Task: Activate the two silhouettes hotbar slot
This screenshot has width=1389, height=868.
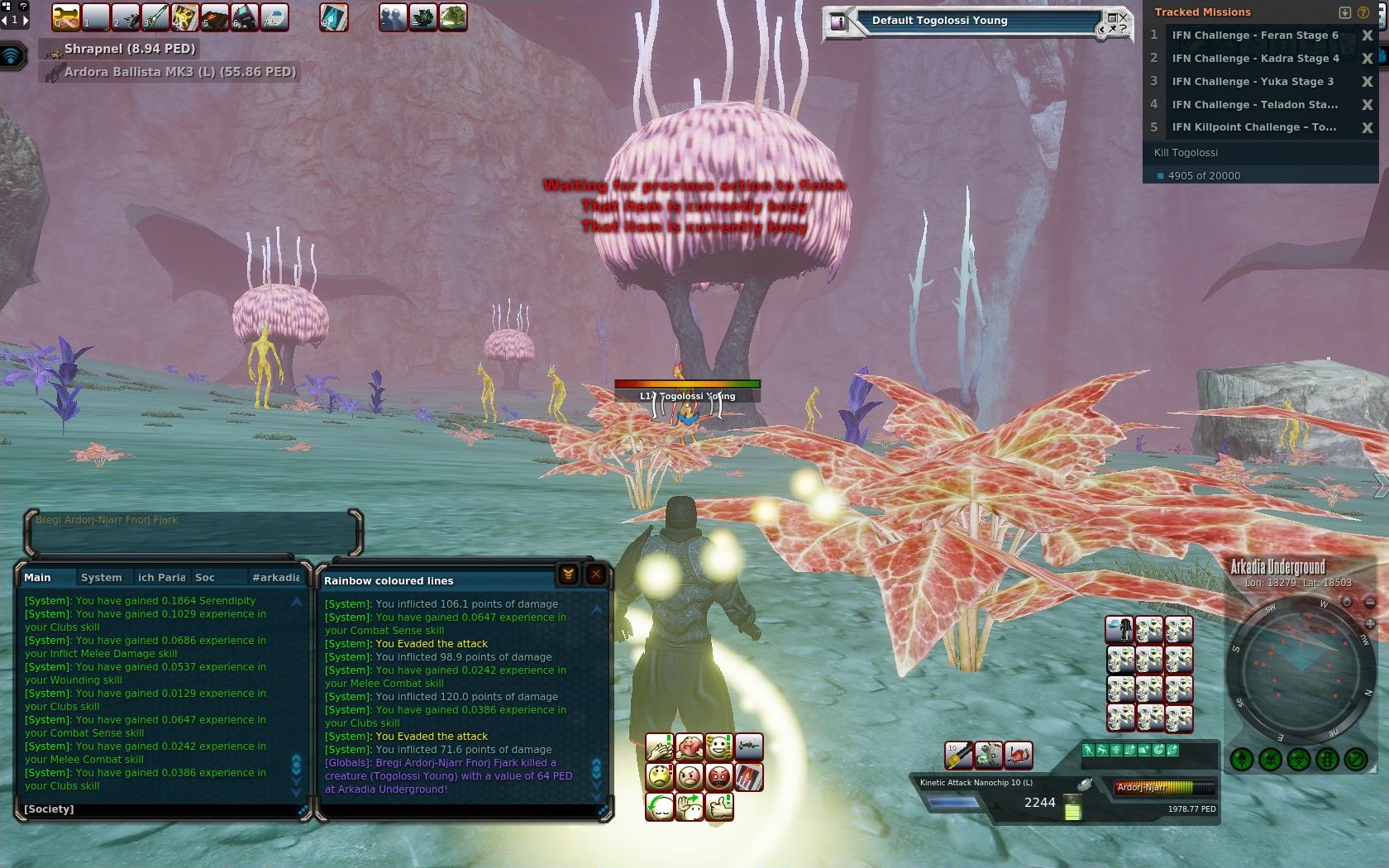Action: coord(393,17)
